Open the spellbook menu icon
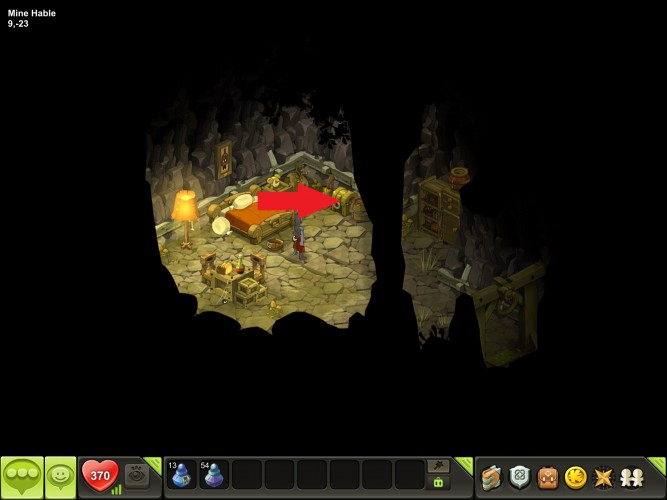This screenshot has height=500, width=667. pos(490,477)
